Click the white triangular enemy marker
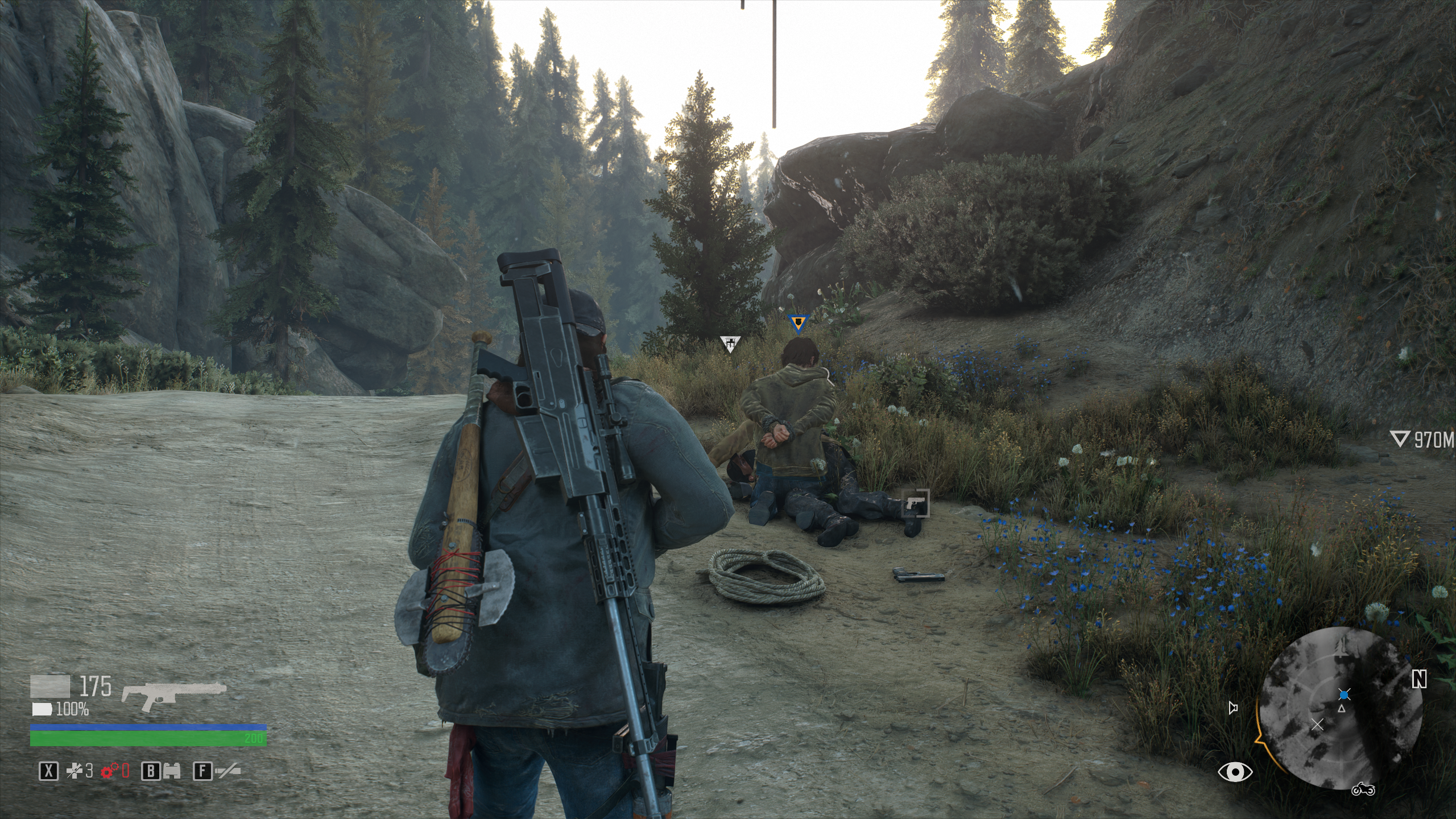This screenshot has height=819, width=1456. point(730,343)
